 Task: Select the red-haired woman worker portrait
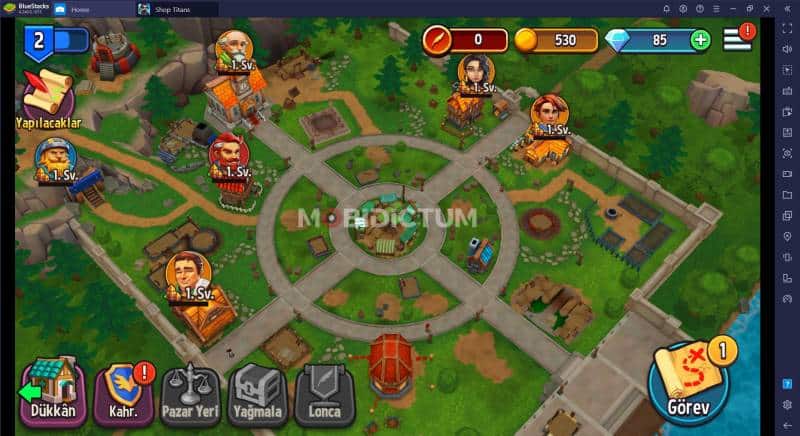(549, 114)
